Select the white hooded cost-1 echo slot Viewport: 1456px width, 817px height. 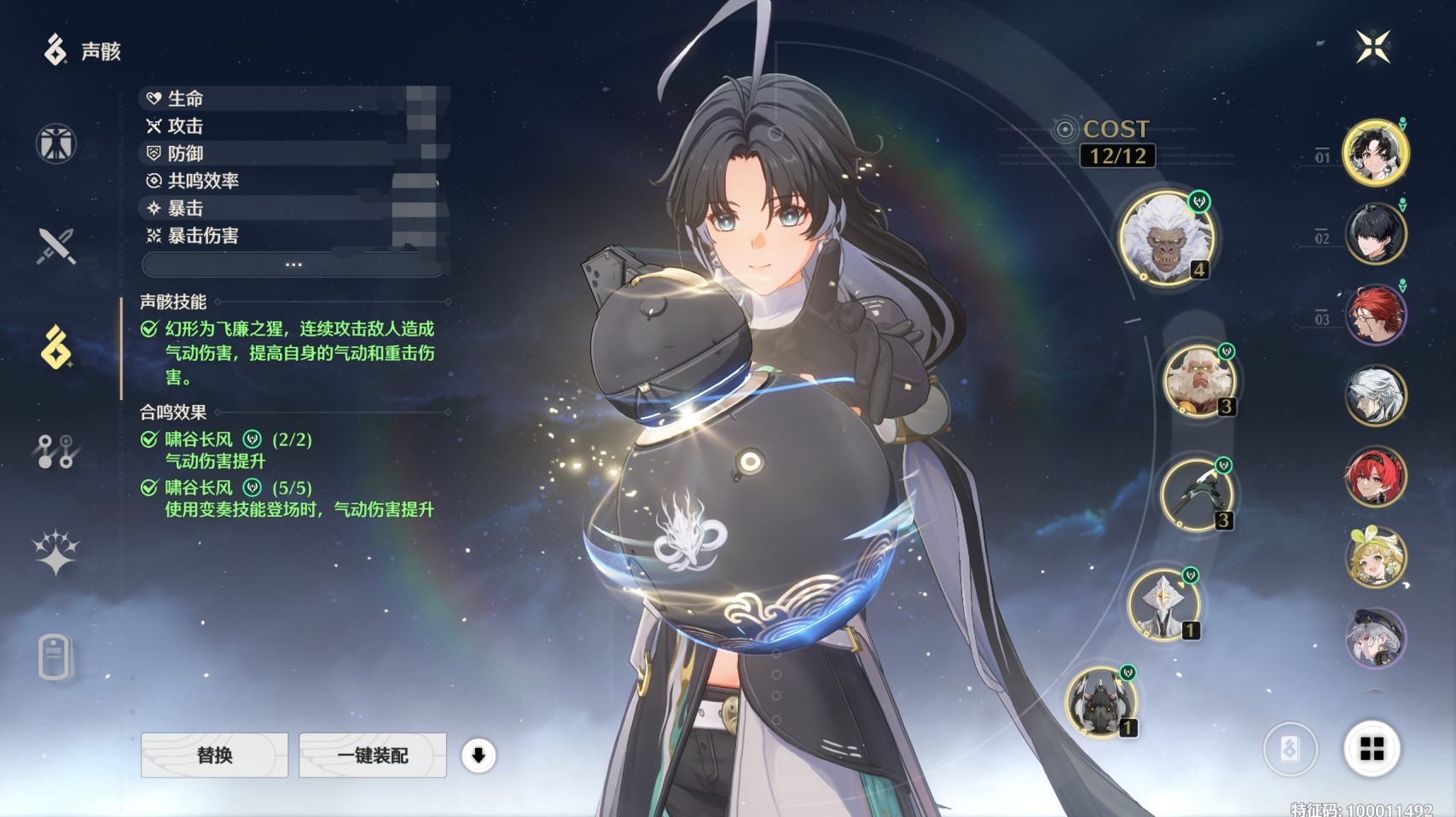(x=1163, y=605)
